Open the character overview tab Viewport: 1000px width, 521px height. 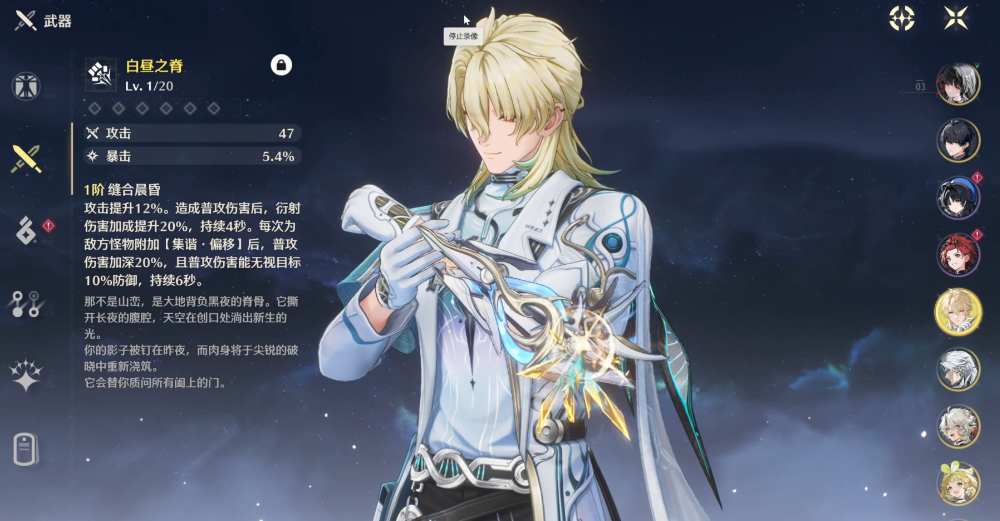point(27,86)
